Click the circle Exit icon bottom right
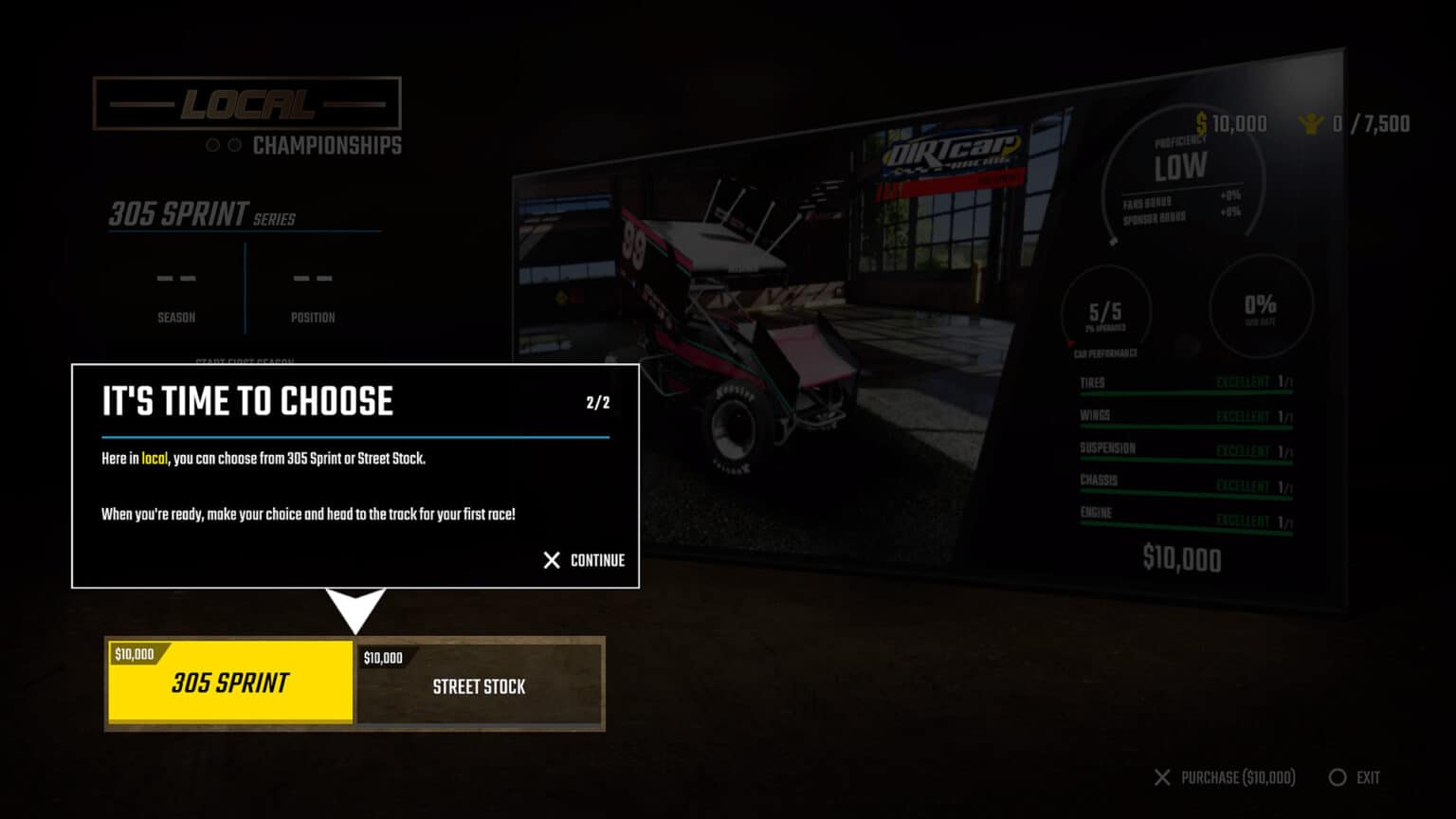 point(1337,776)
